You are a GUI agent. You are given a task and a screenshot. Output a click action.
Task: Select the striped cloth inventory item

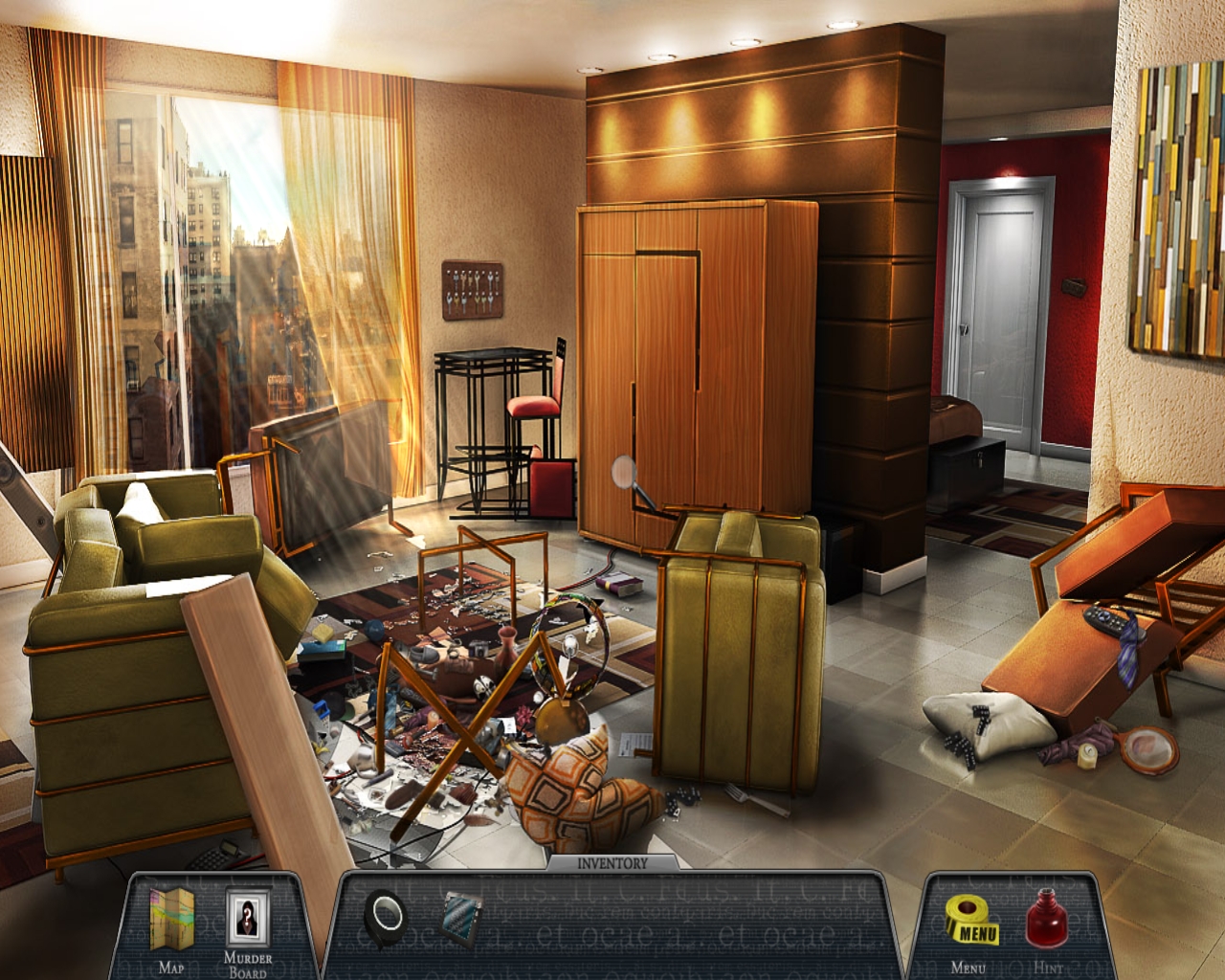[x=464, y=916]
